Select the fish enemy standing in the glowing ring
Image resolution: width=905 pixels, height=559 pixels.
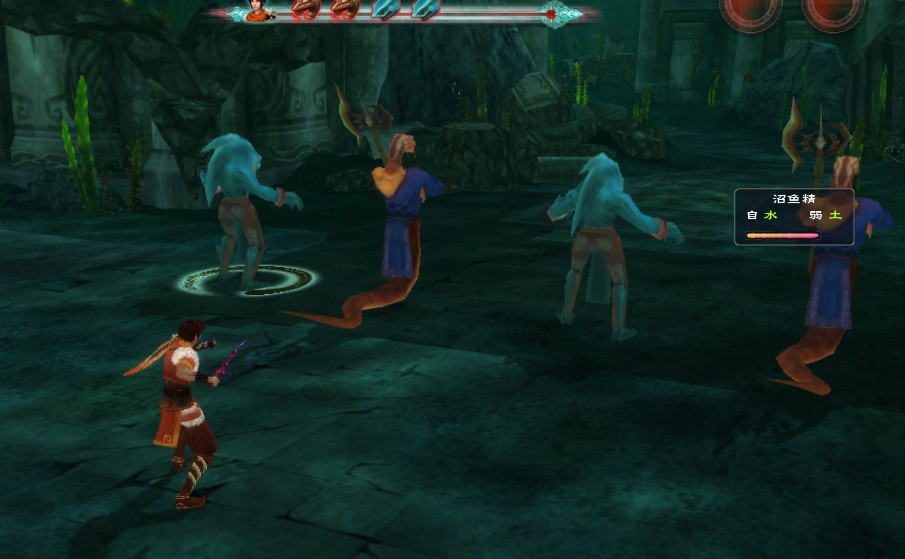click(x=246, y=210)
